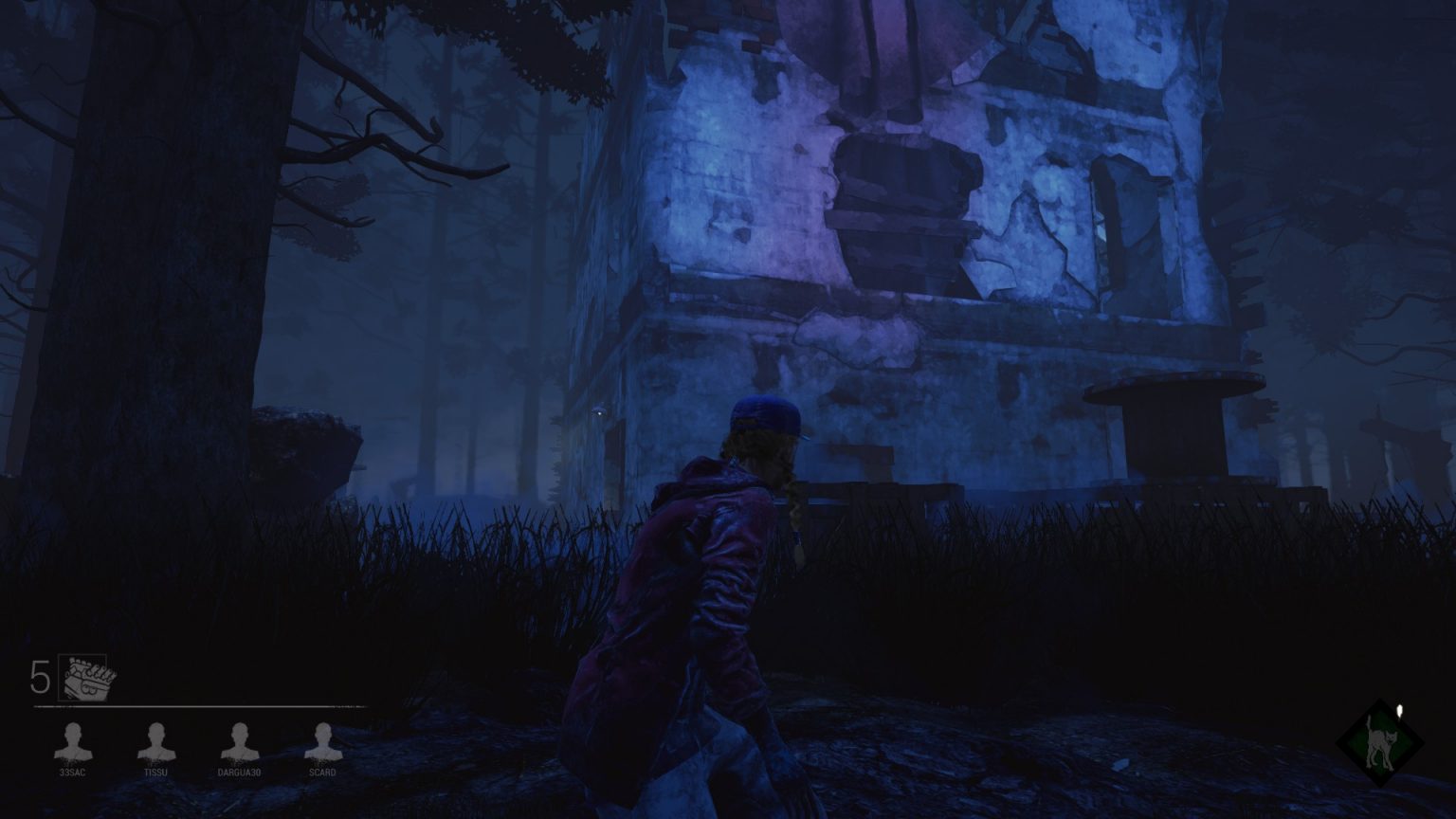Viewport: 1456px width, 819px height.
Task: Toggle the Black Cat offering indicator
Action: point(1382,745)
